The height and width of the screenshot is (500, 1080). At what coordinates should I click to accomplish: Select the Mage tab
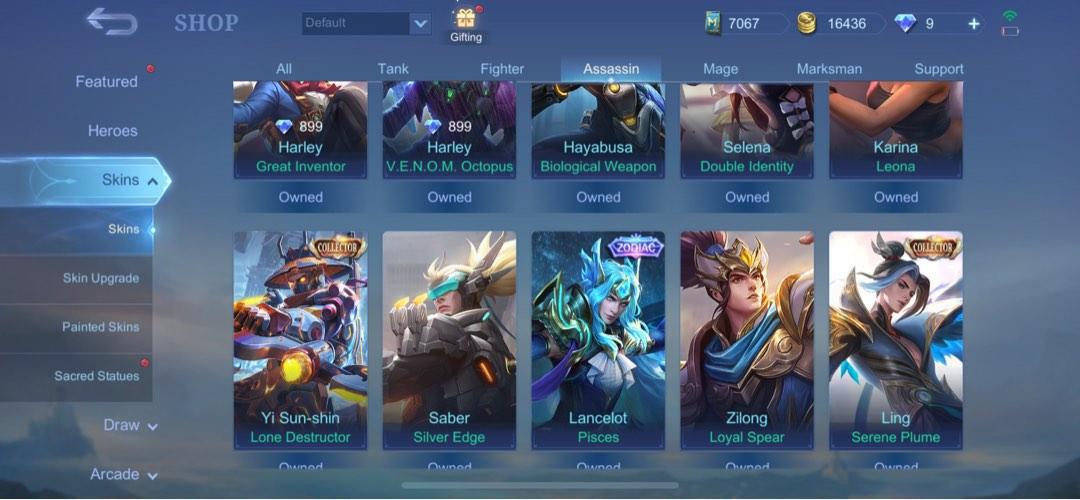(x=720, y=69)
